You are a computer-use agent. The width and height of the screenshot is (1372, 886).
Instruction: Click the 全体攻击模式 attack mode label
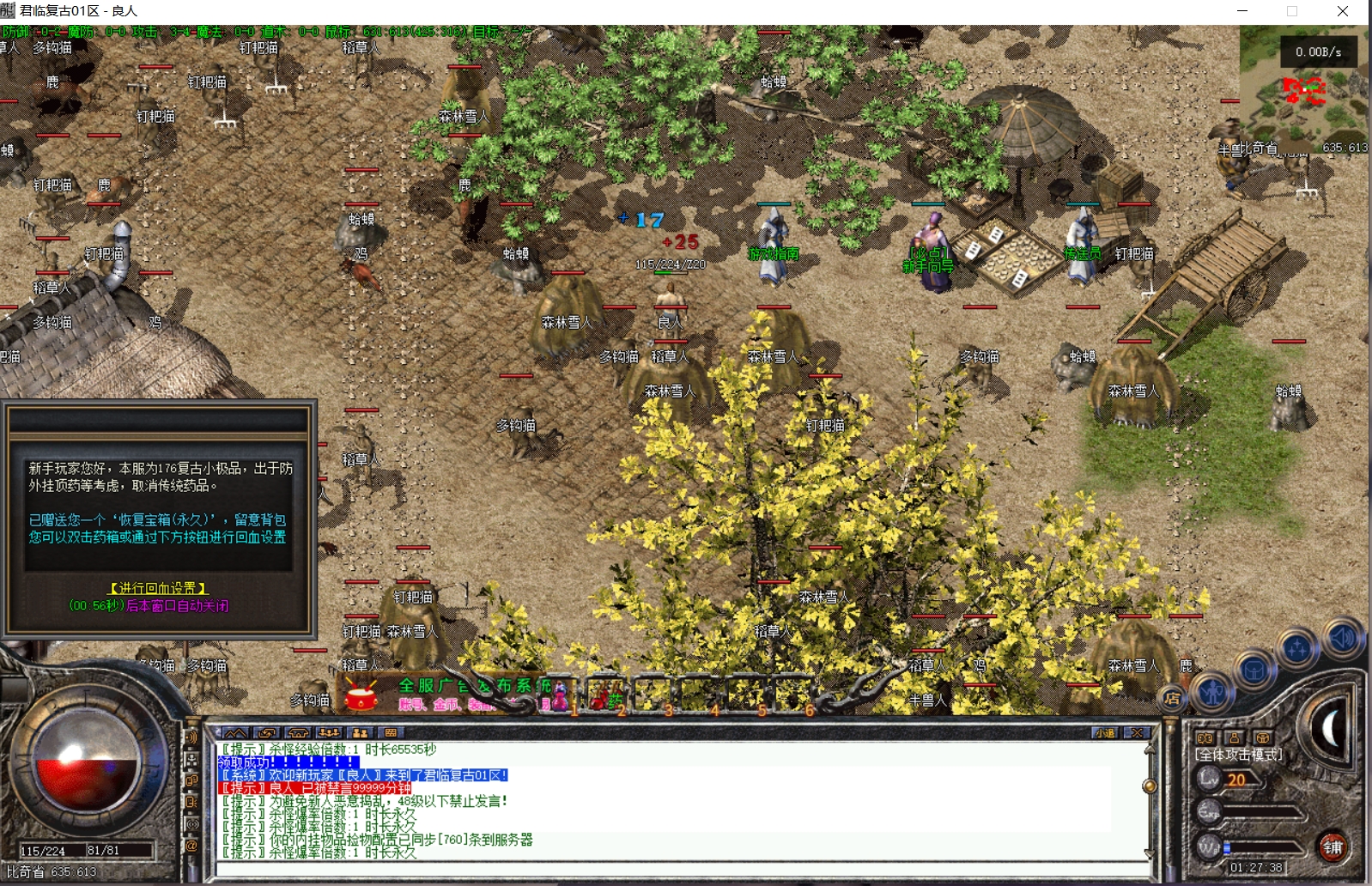tap(1238, 755)
